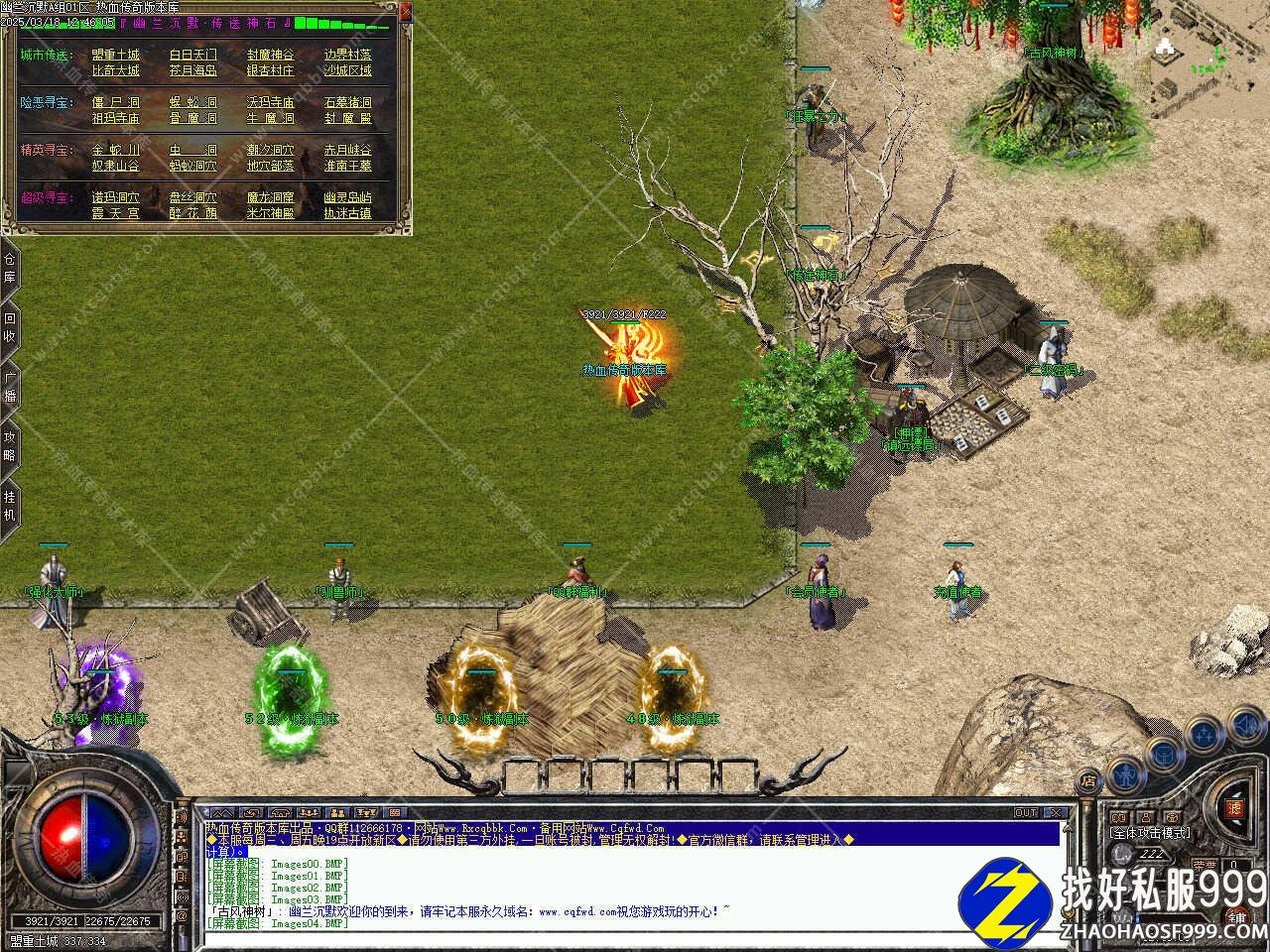
Task: Switch to the 回收 sidebar tab
Action: coord(9,327)
